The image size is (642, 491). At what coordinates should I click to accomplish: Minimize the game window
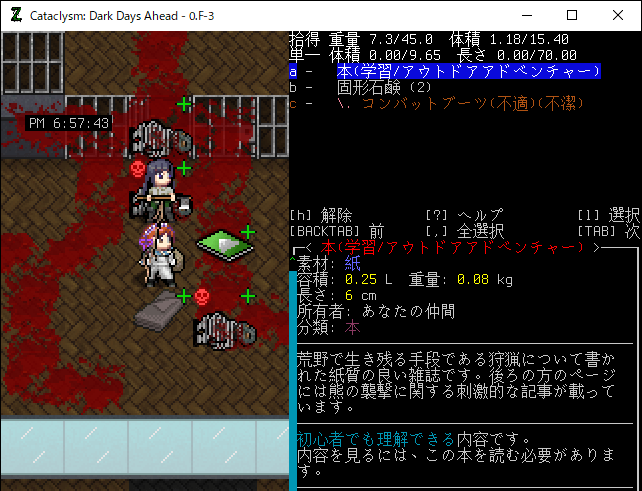pos(525,15)
